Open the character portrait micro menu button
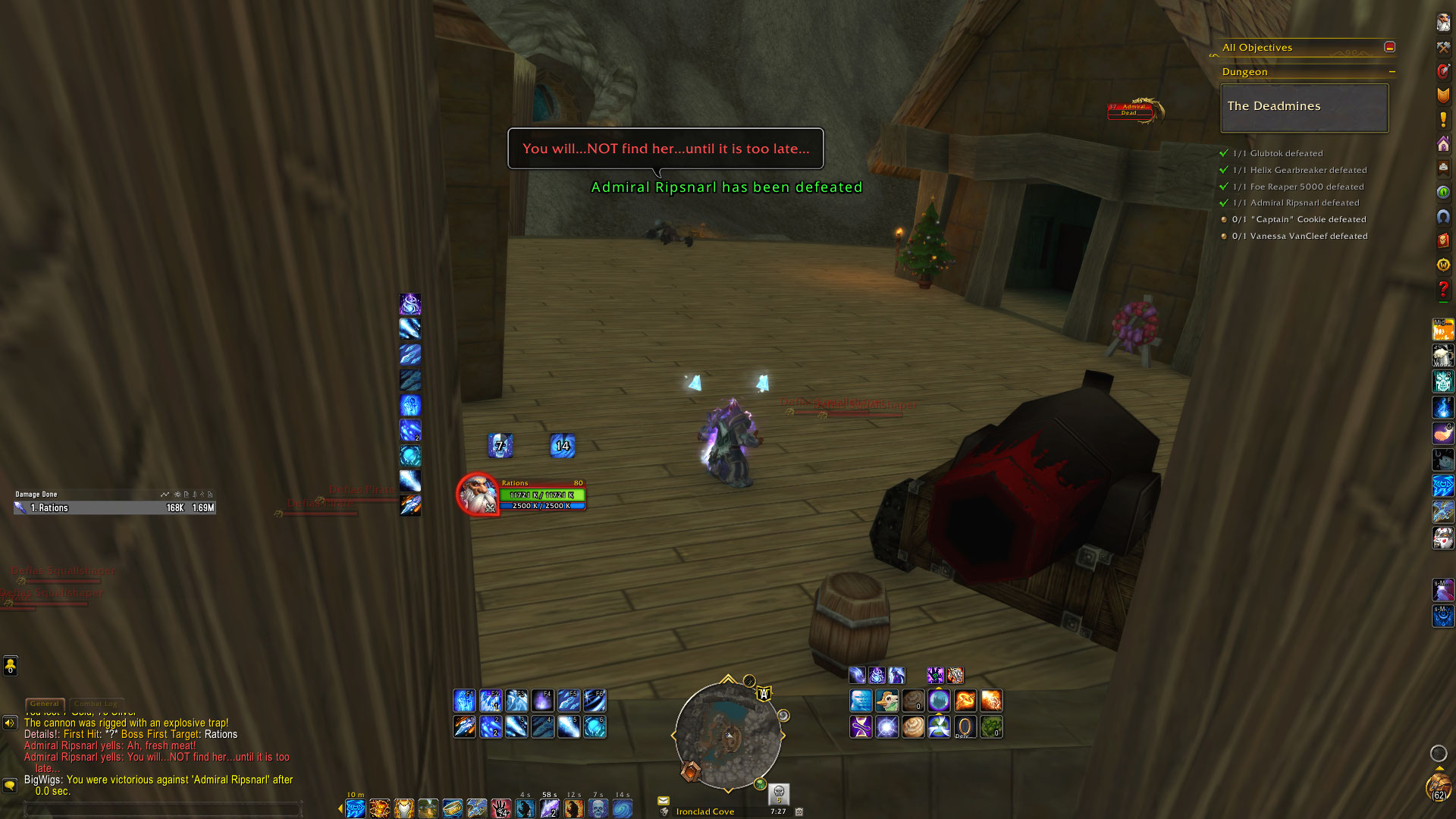The width and height of the screenshot is (1456, 819). point(1443,23)
